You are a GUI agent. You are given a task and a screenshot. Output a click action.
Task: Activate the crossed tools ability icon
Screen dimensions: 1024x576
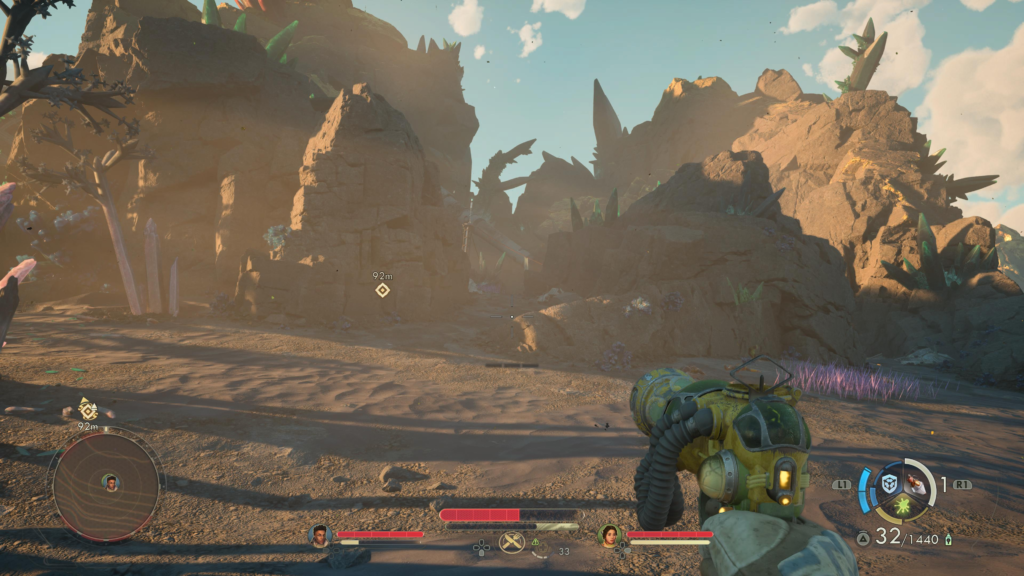[x=512, y=543]
